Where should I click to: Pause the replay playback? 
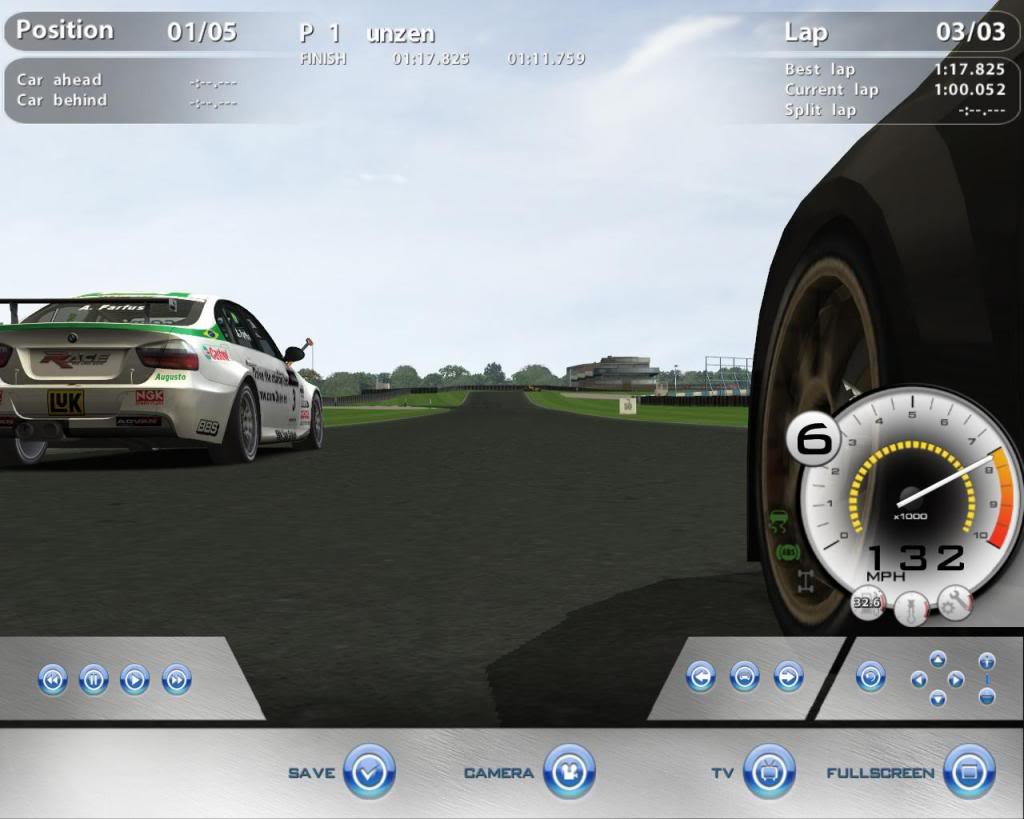click(x=93, y=680)
